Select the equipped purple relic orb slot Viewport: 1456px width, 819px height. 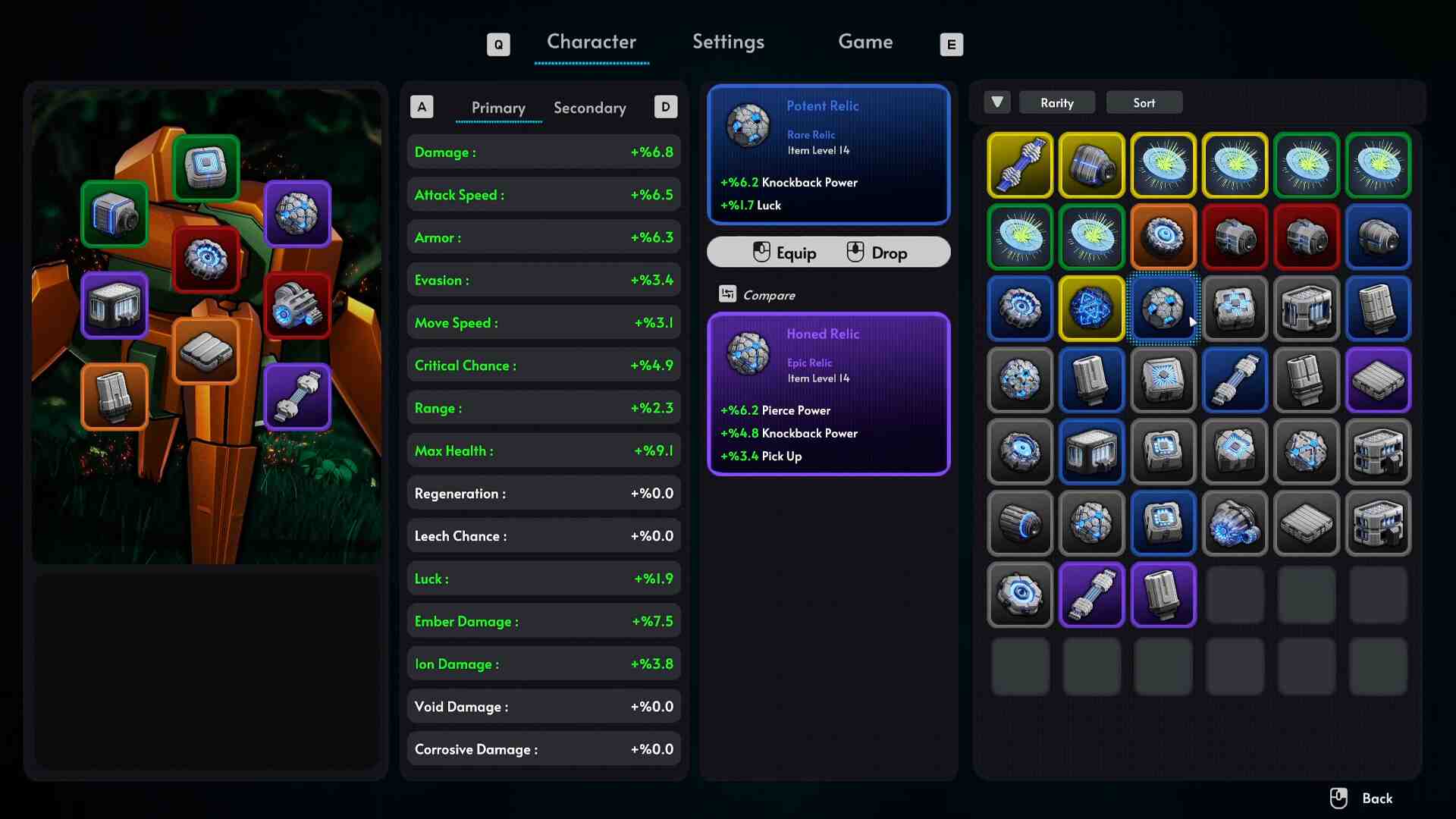coord(297,214)
